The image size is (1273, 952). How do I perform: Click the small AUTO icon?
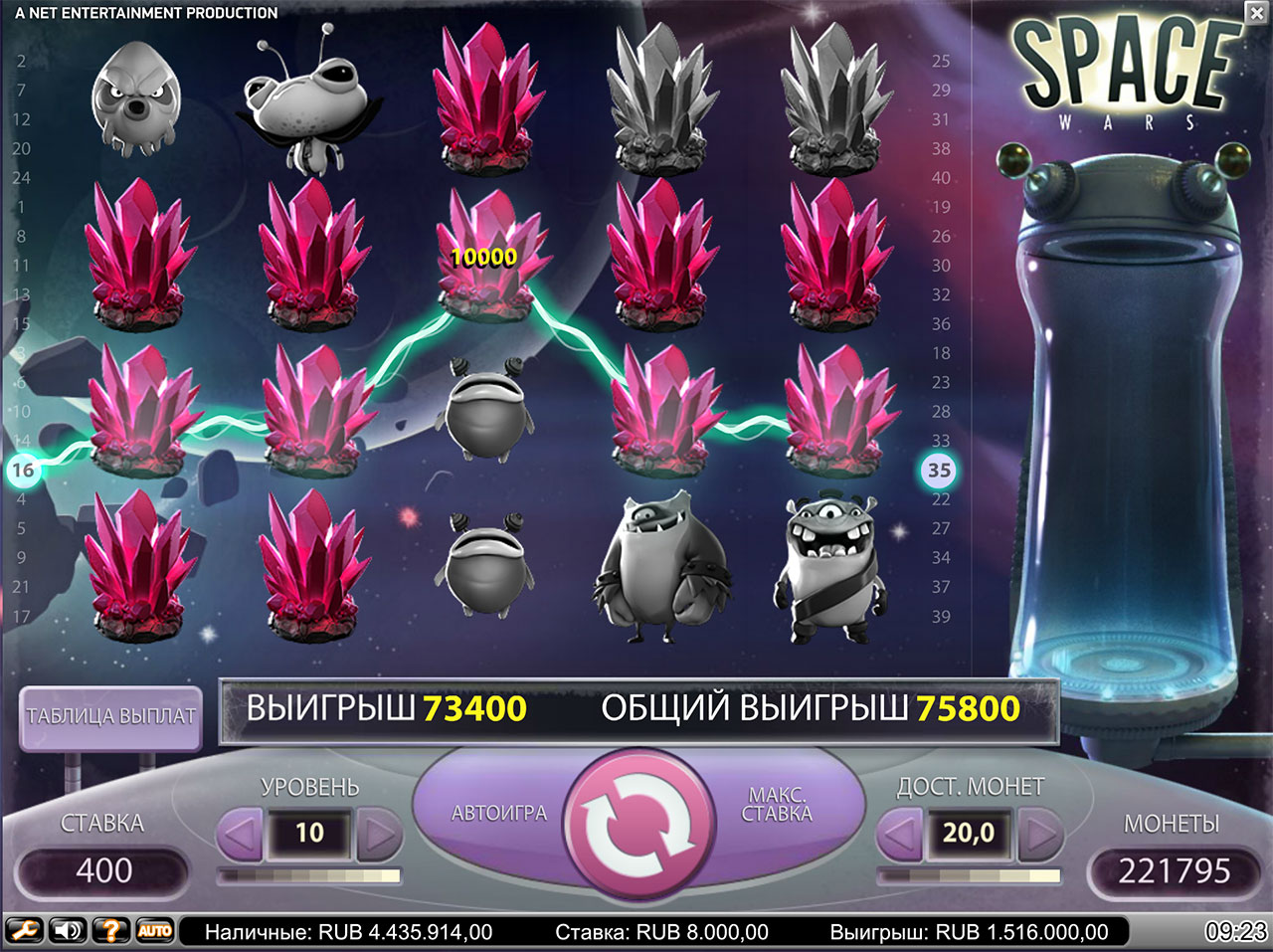pos(154,931)
